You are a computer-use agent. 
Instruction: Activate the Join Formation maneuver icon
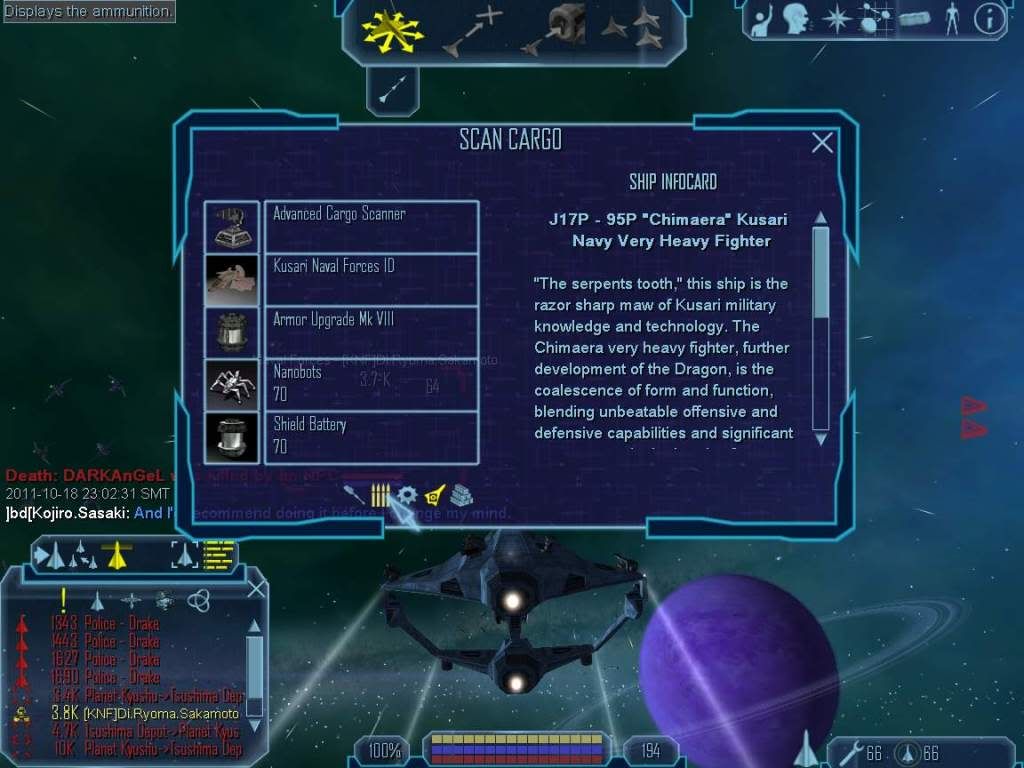tap(632, 31)
